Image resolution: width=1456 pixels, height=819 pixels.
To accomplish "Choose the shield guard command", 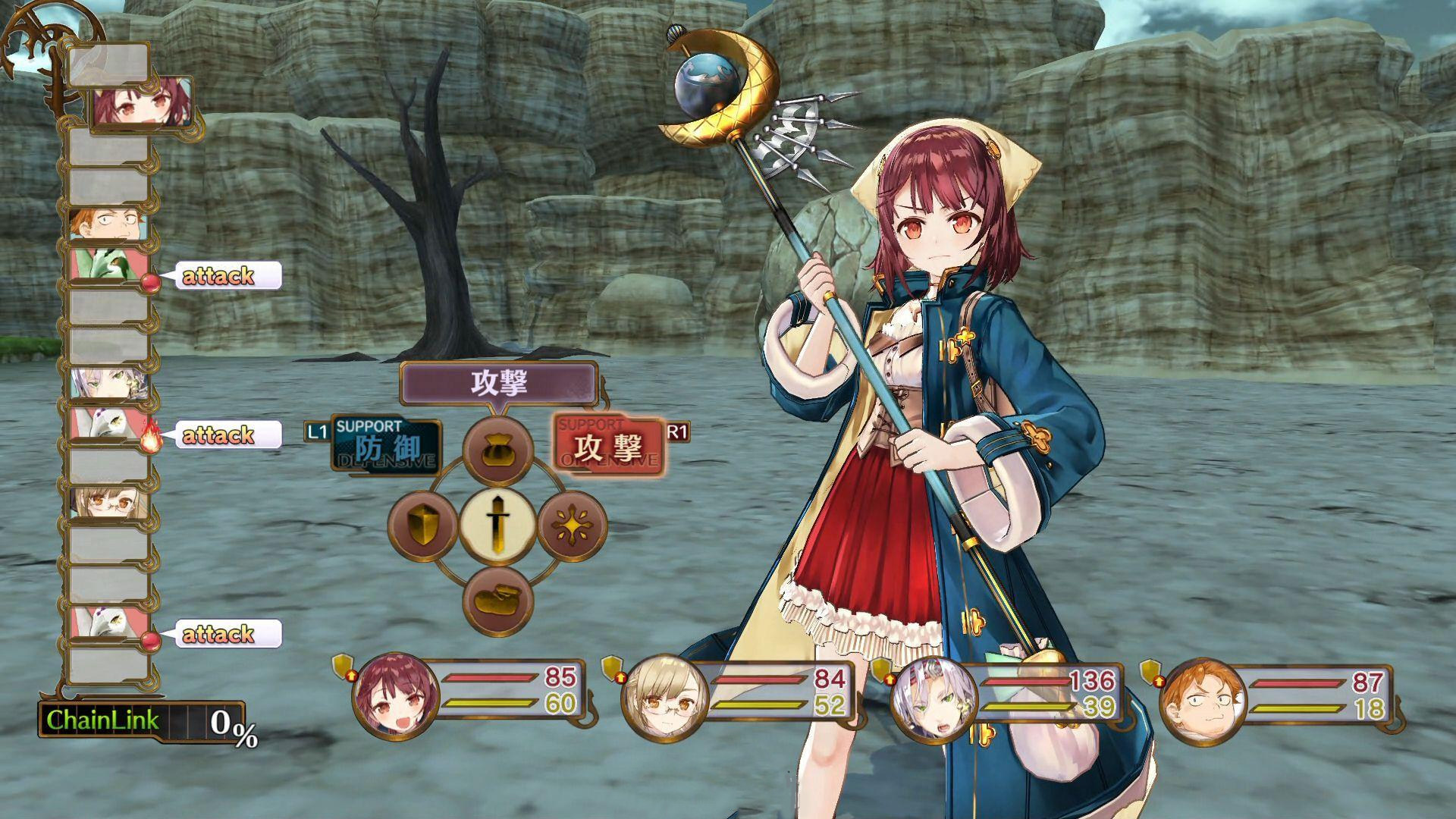I will tap(423, 526).
